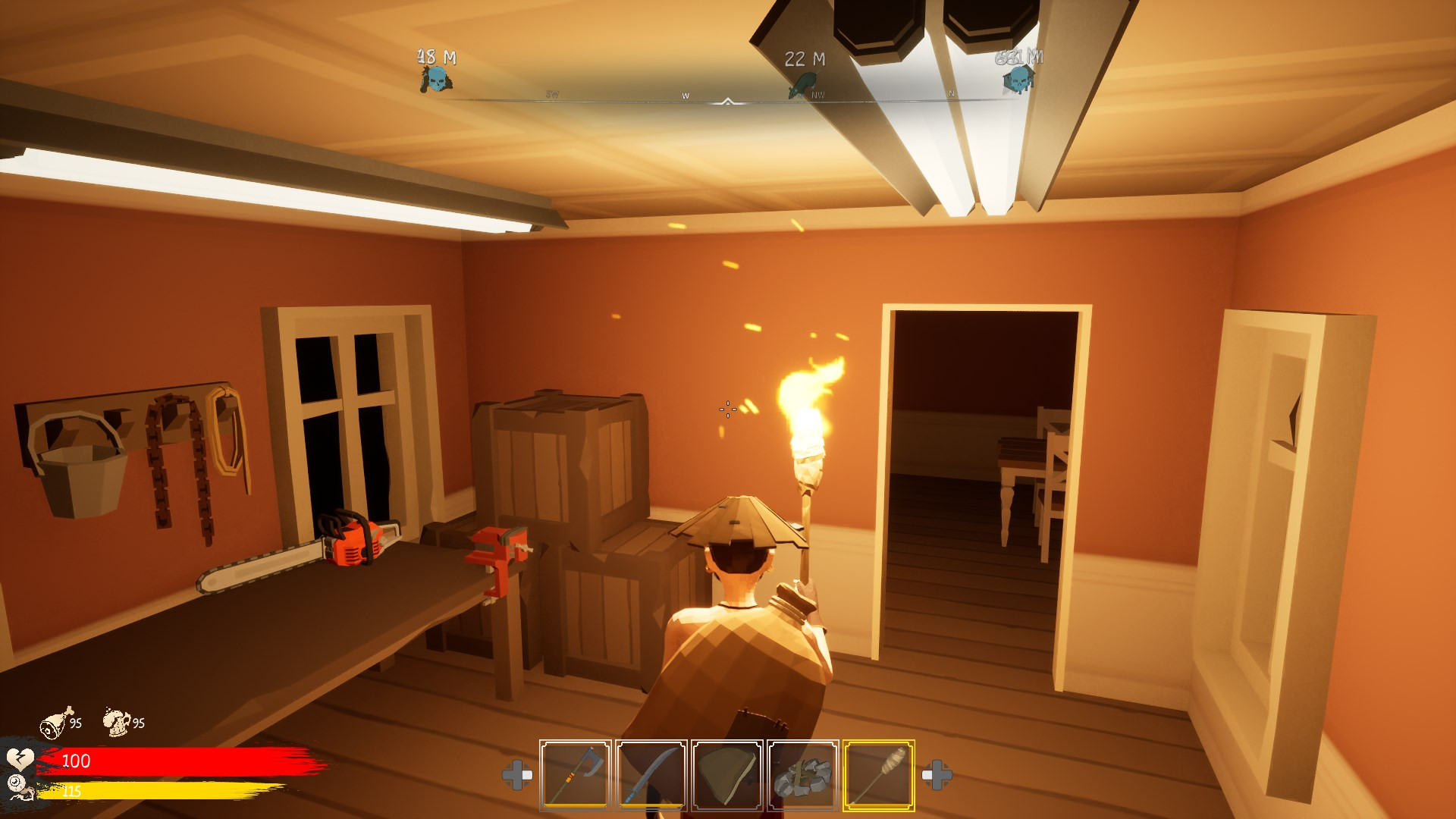1456x819 pixels.
Task: Click the skull compass marker at 48 M
Action: 435,79
